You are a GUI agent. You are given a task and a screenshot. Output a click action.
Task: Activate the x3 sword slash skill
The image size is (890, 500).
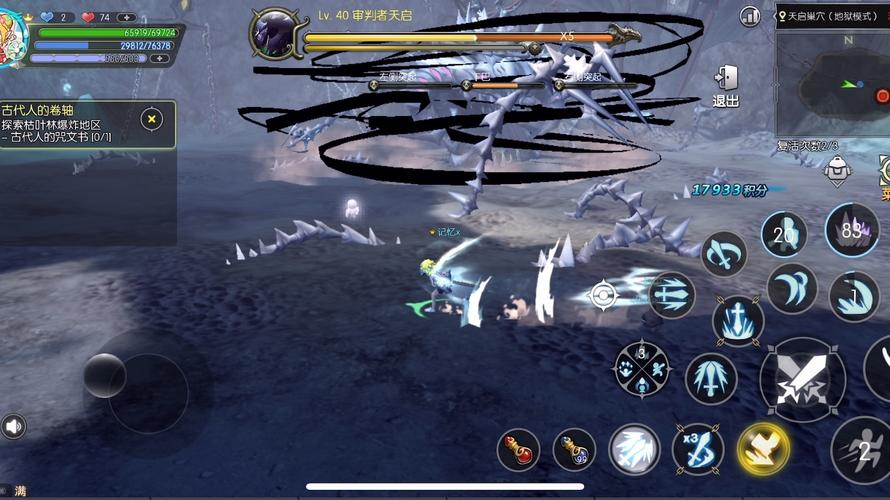(x=698, y=449)
